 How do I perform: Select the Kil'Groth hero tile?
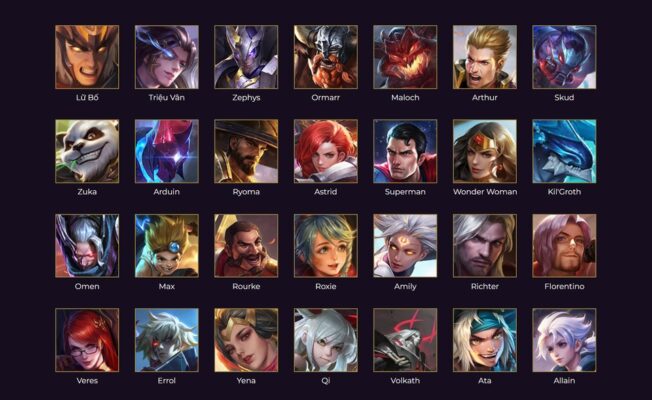[564, 151]
